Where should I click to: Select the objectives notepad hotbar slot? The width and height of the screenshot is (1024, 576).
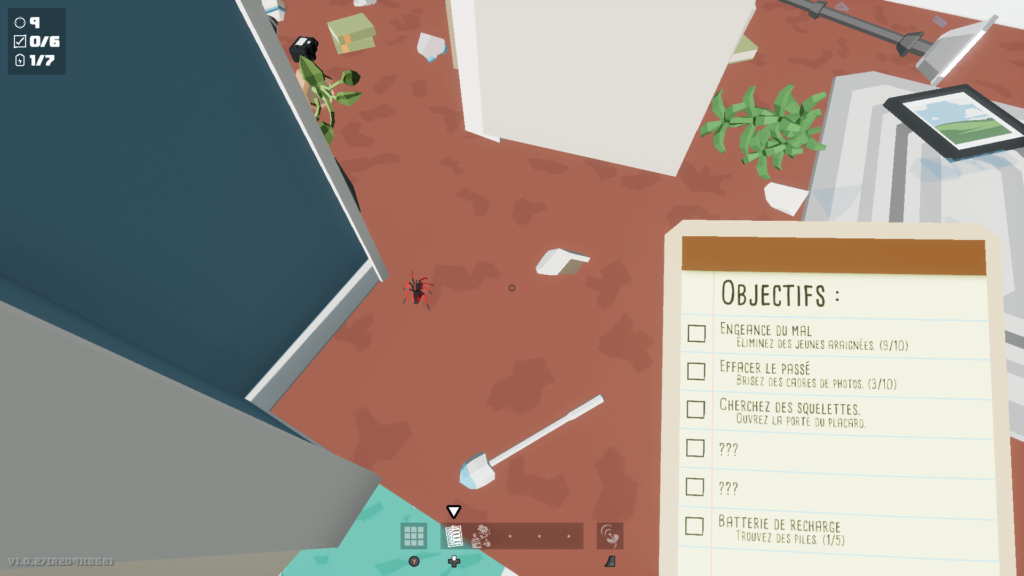pos(454,536)
